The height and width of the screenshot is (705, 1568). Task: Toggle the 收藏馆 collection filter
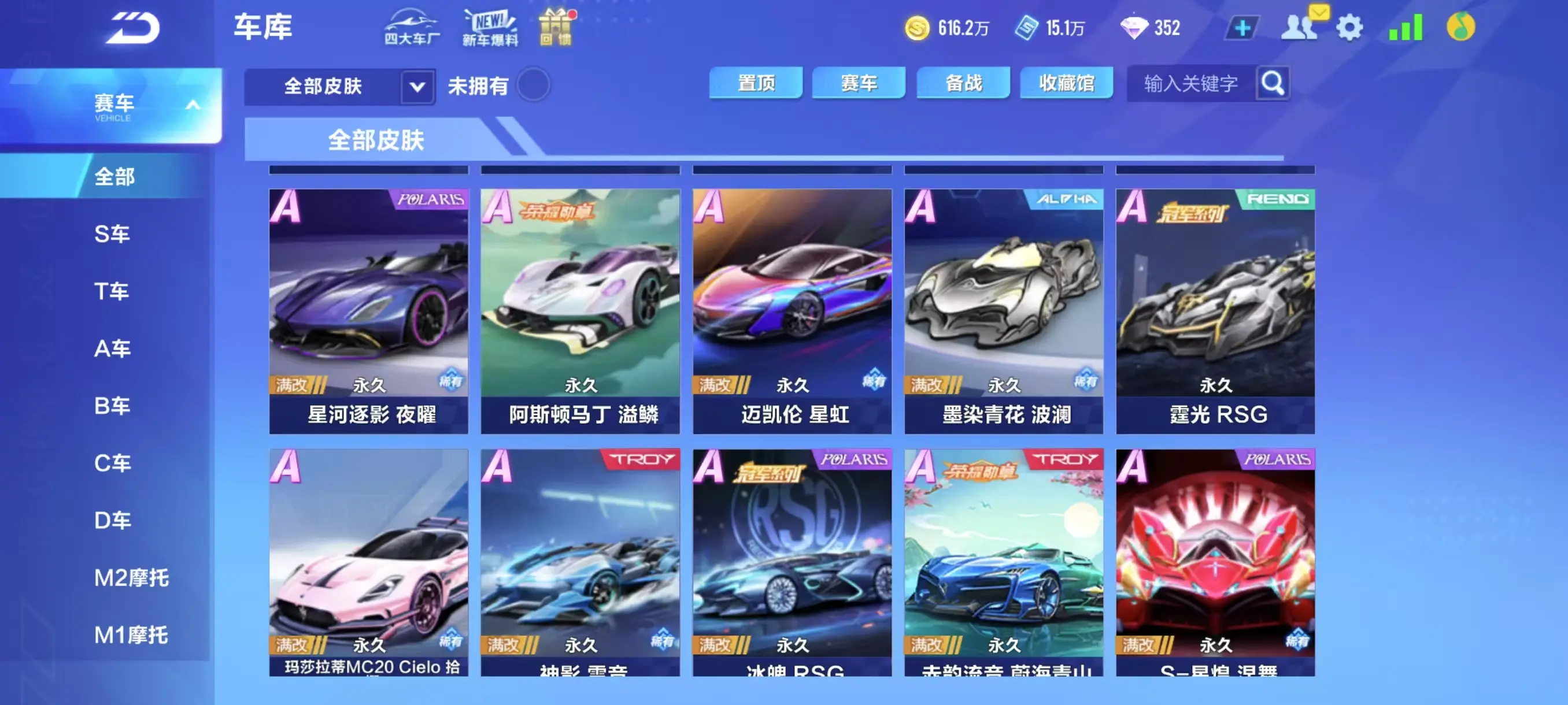tap(1066, 83)
